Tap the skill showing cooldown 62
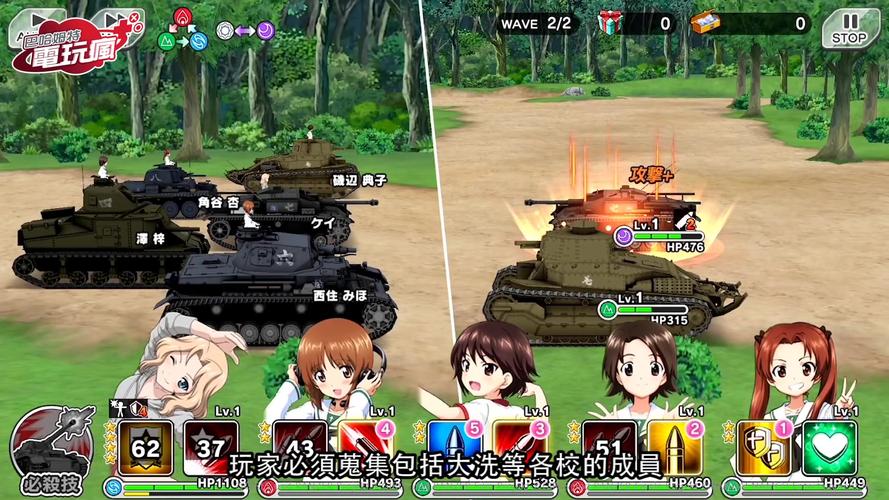This screenshot has height=500, width=889. coord(146,447)
